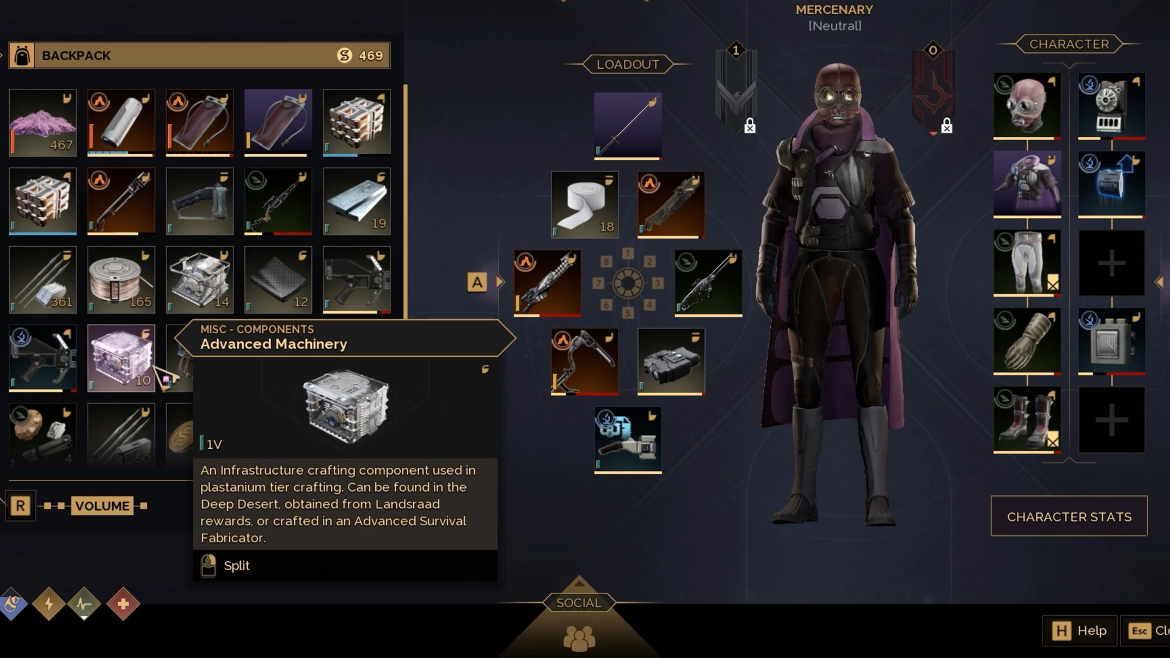This screenshot has height=658, width=1170.
Task: Select the metal ingot stack of 19
Action: pos(357,201)
